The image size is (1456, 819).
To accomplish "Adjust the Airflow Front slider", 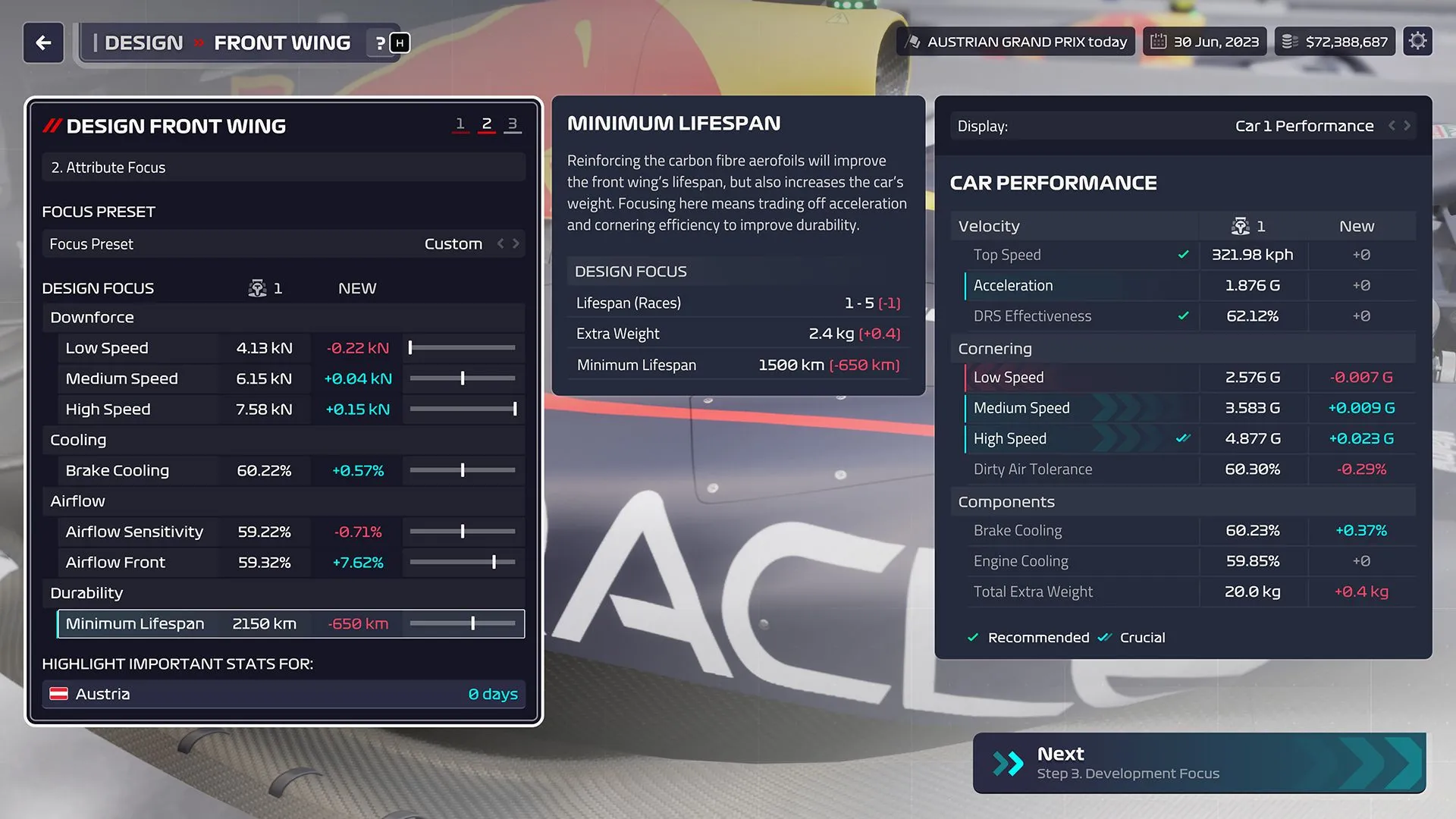I will pyautogui.click(x=494, y=562).
